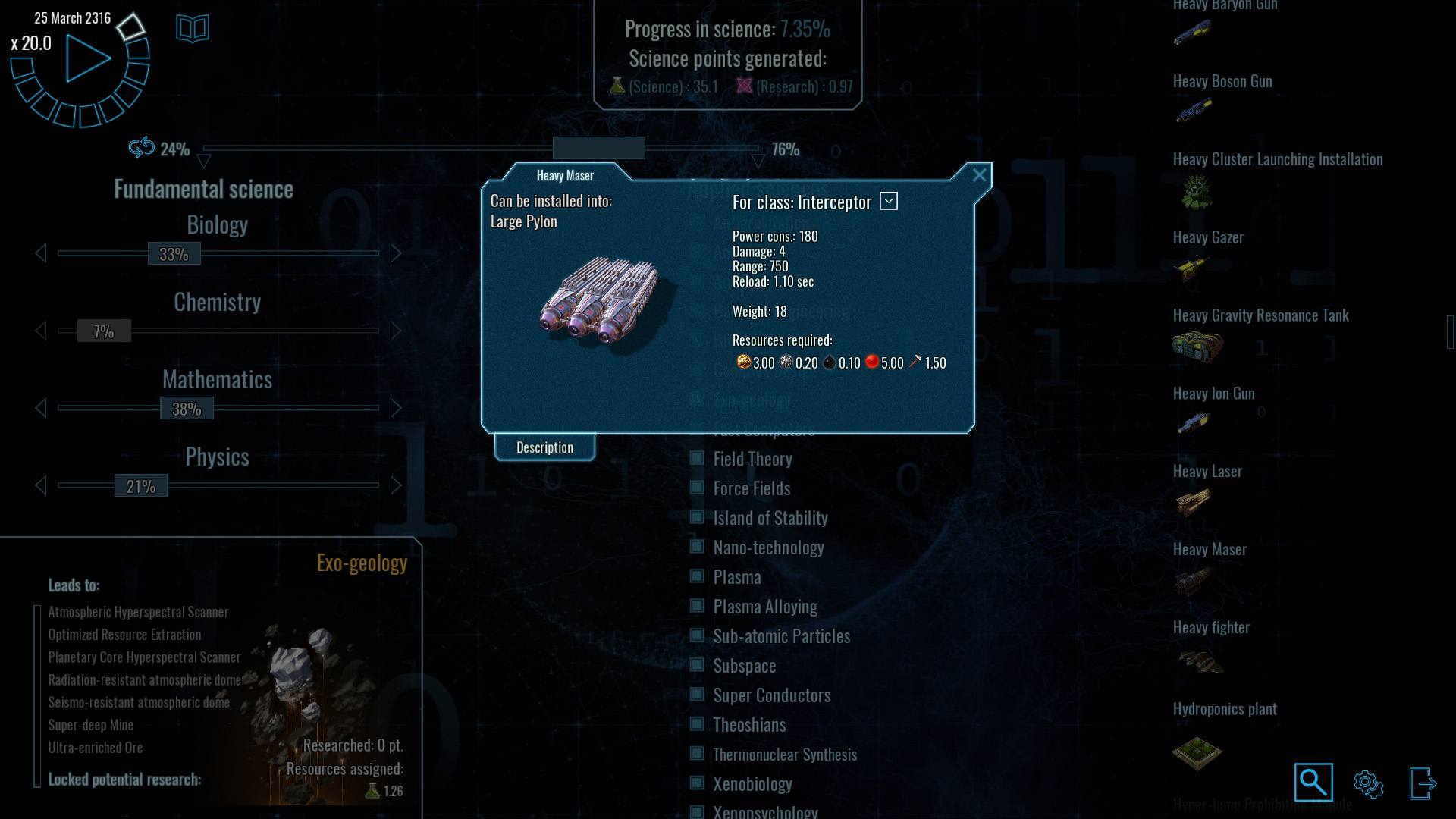1456x819 pixels.
Task: Open the settings gear icon
Action: [x=1367, y=782]
